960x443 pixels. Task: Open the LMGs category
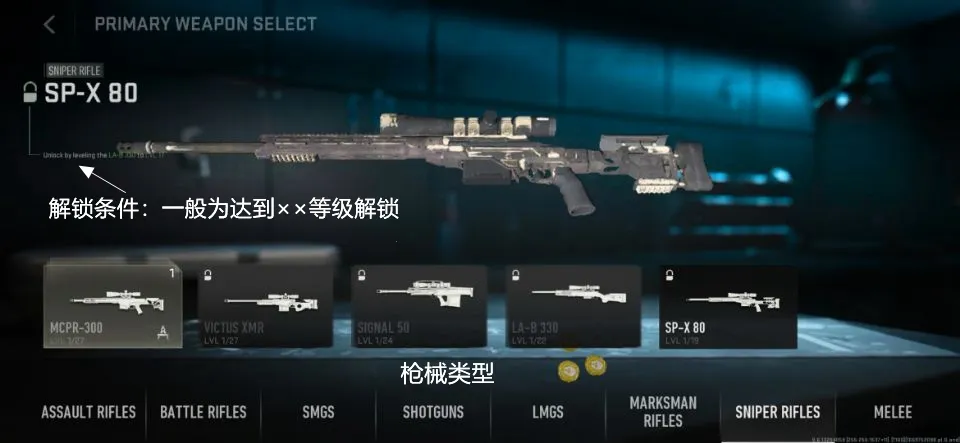548,412
